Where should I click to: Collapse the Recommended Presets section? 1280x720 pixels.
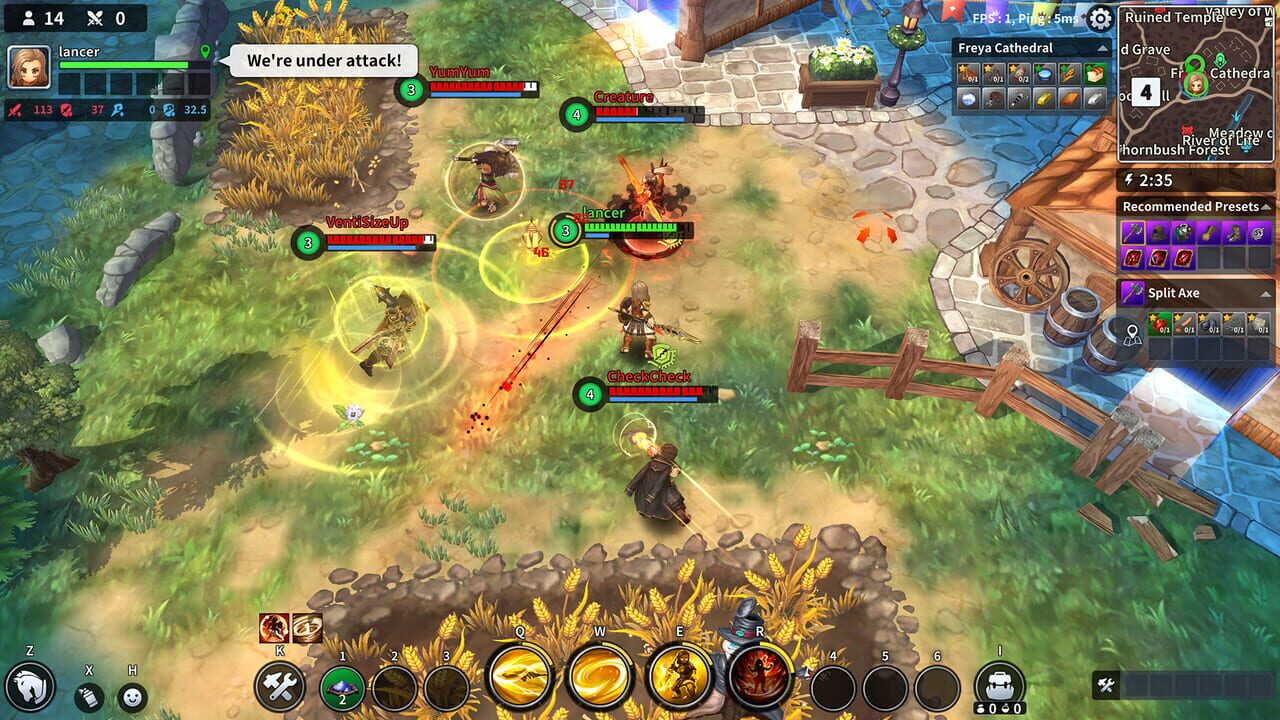tap(1263, 205)
